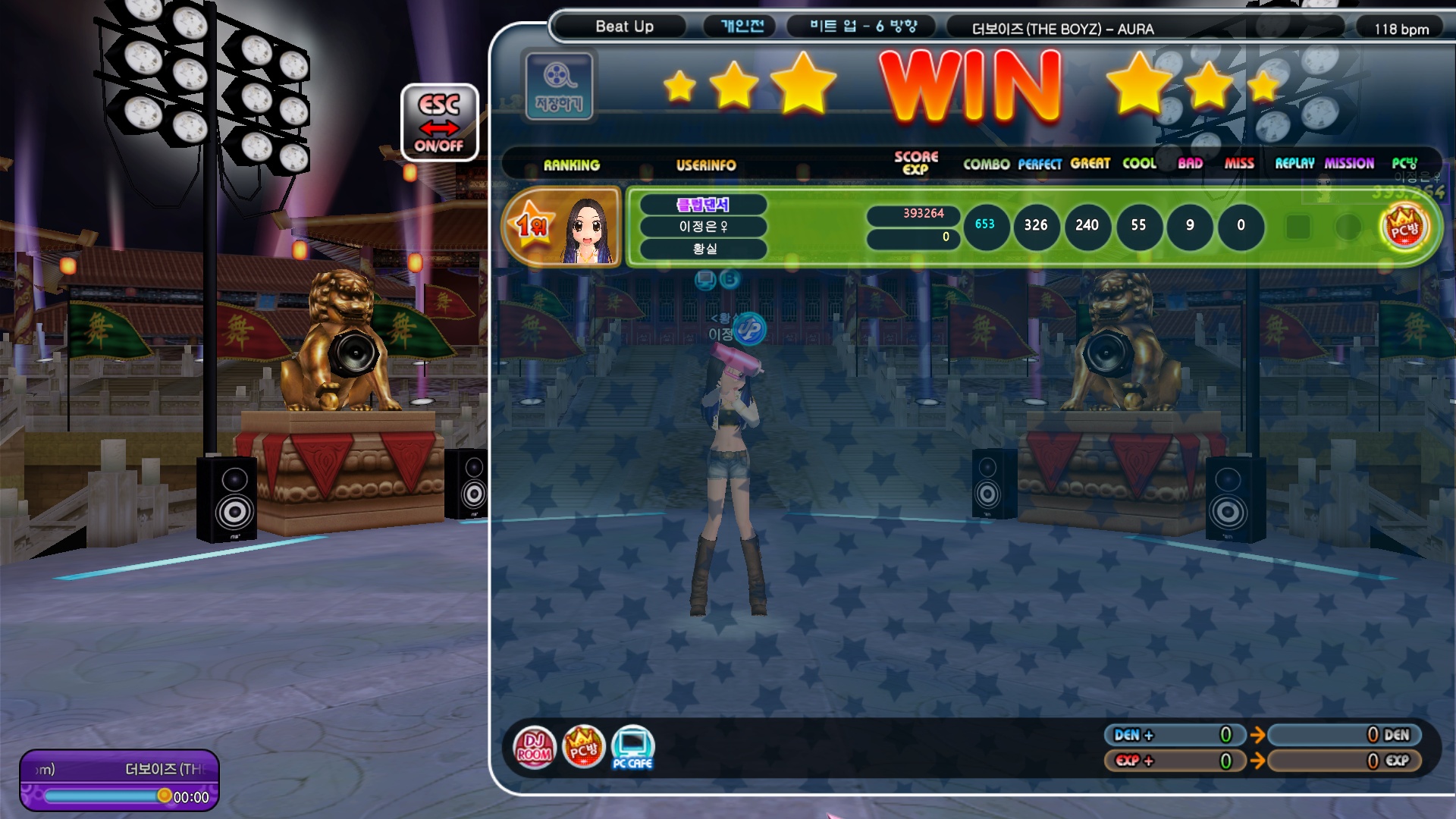Open the DJ Room icon

(534, 747)
